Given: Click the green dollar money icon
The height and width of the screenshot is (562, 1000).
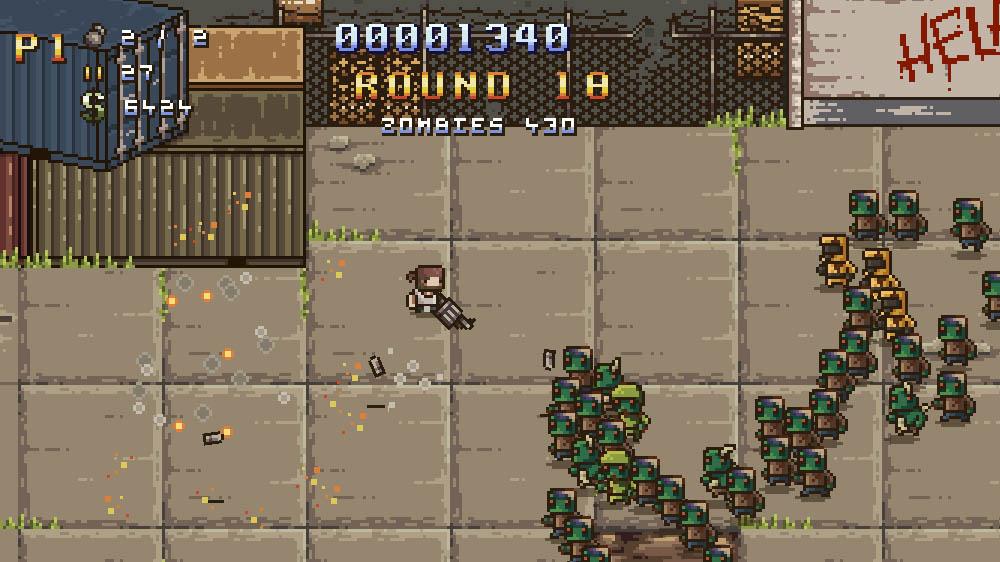Looking at the screenshot, I should pyautogui.click(x=94, y=105).
